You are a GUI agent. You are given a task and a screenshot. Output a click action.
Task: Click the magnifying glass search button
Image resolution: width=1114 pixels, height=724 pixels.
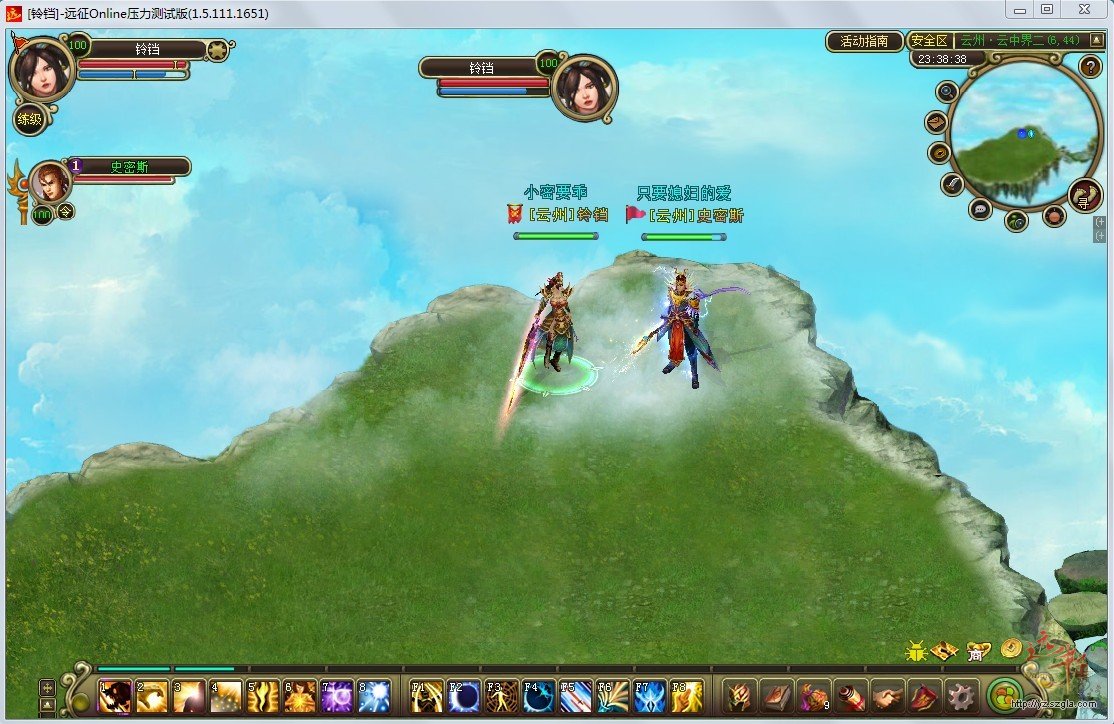947,92
